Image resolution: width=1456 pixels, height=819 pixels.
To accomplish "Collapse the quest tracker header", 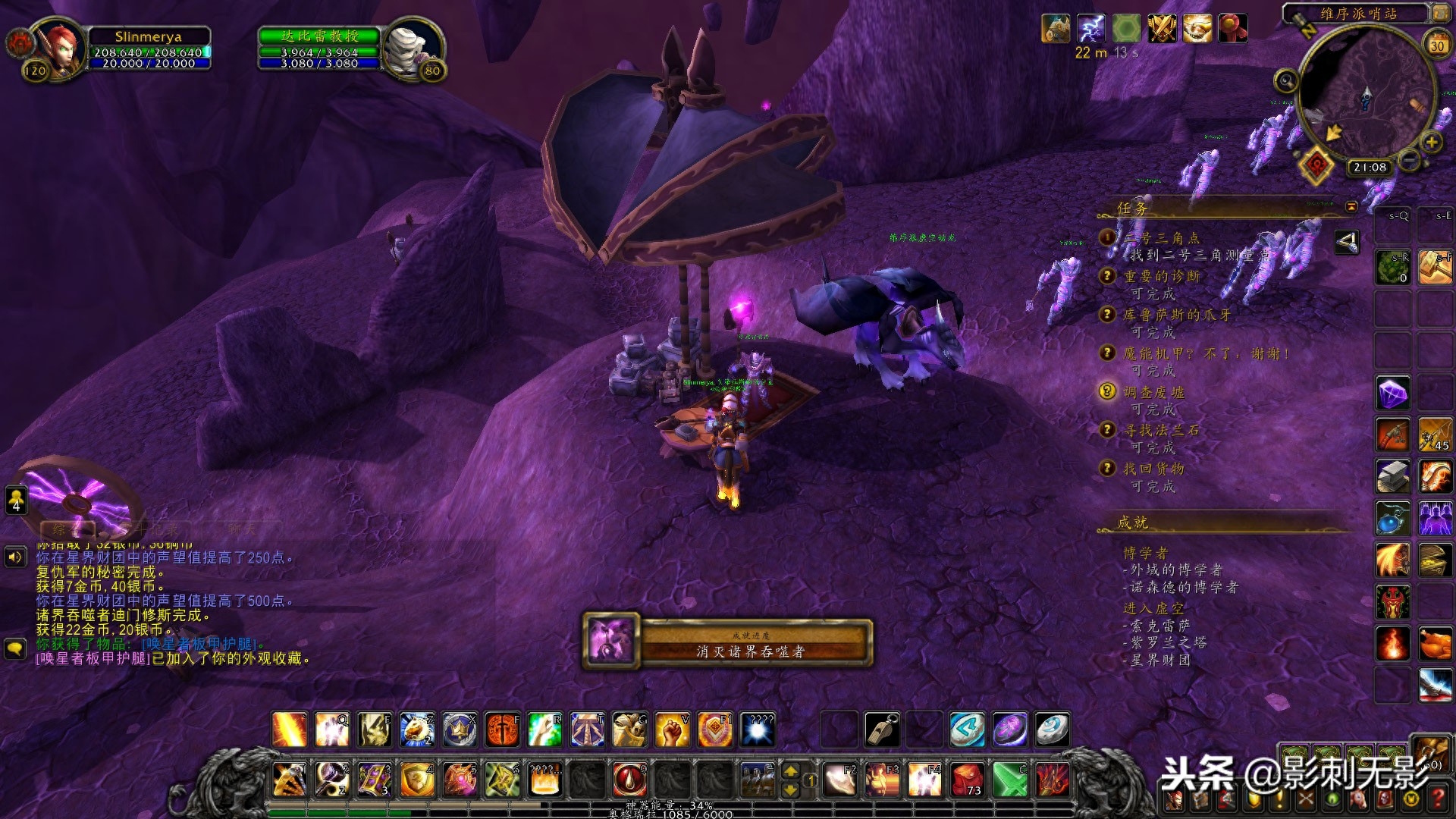I will click(1351, 206).
